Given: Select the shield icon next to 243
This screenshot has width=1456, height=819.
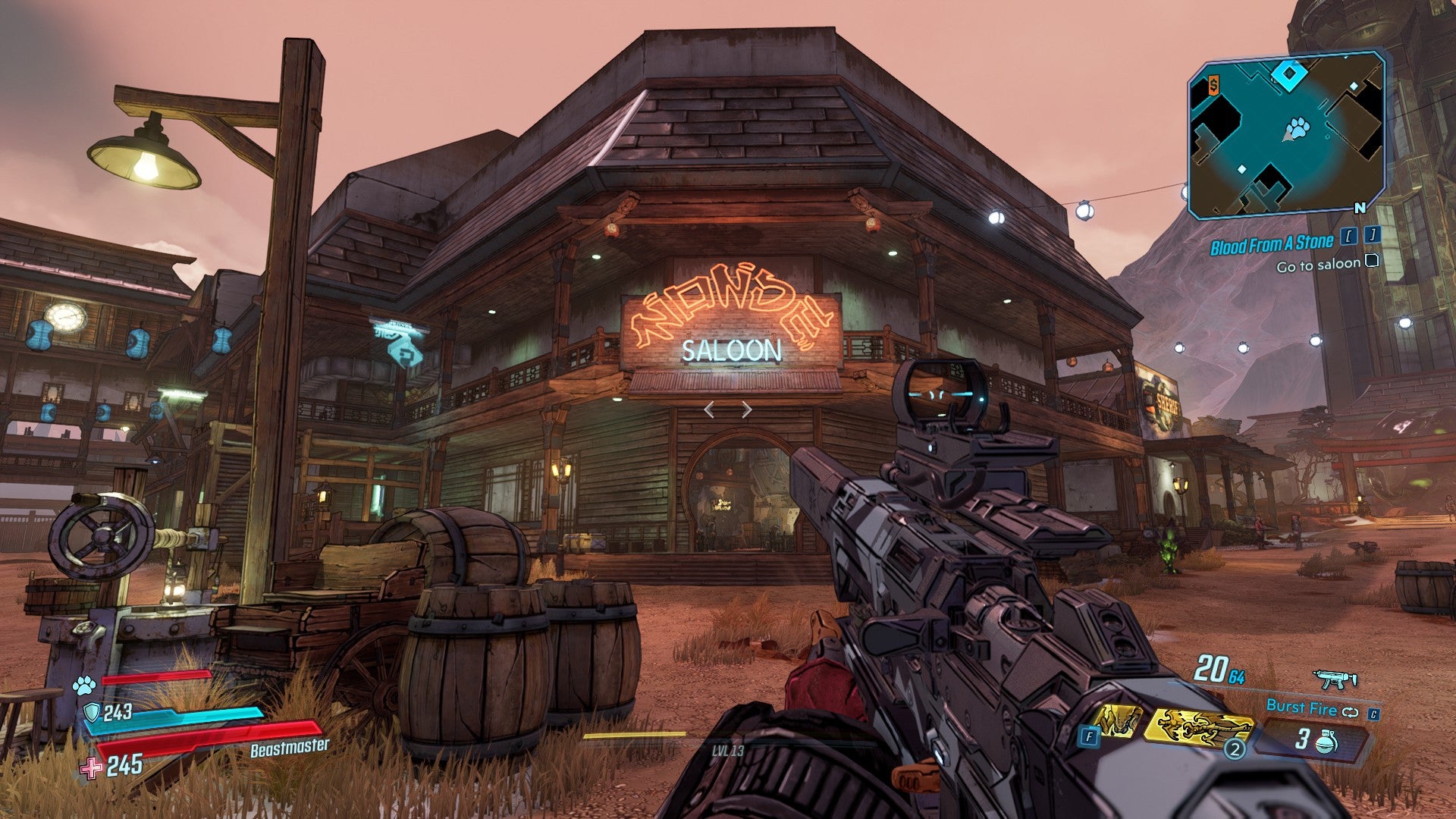Looking at the screenshot, I should 91,712.
